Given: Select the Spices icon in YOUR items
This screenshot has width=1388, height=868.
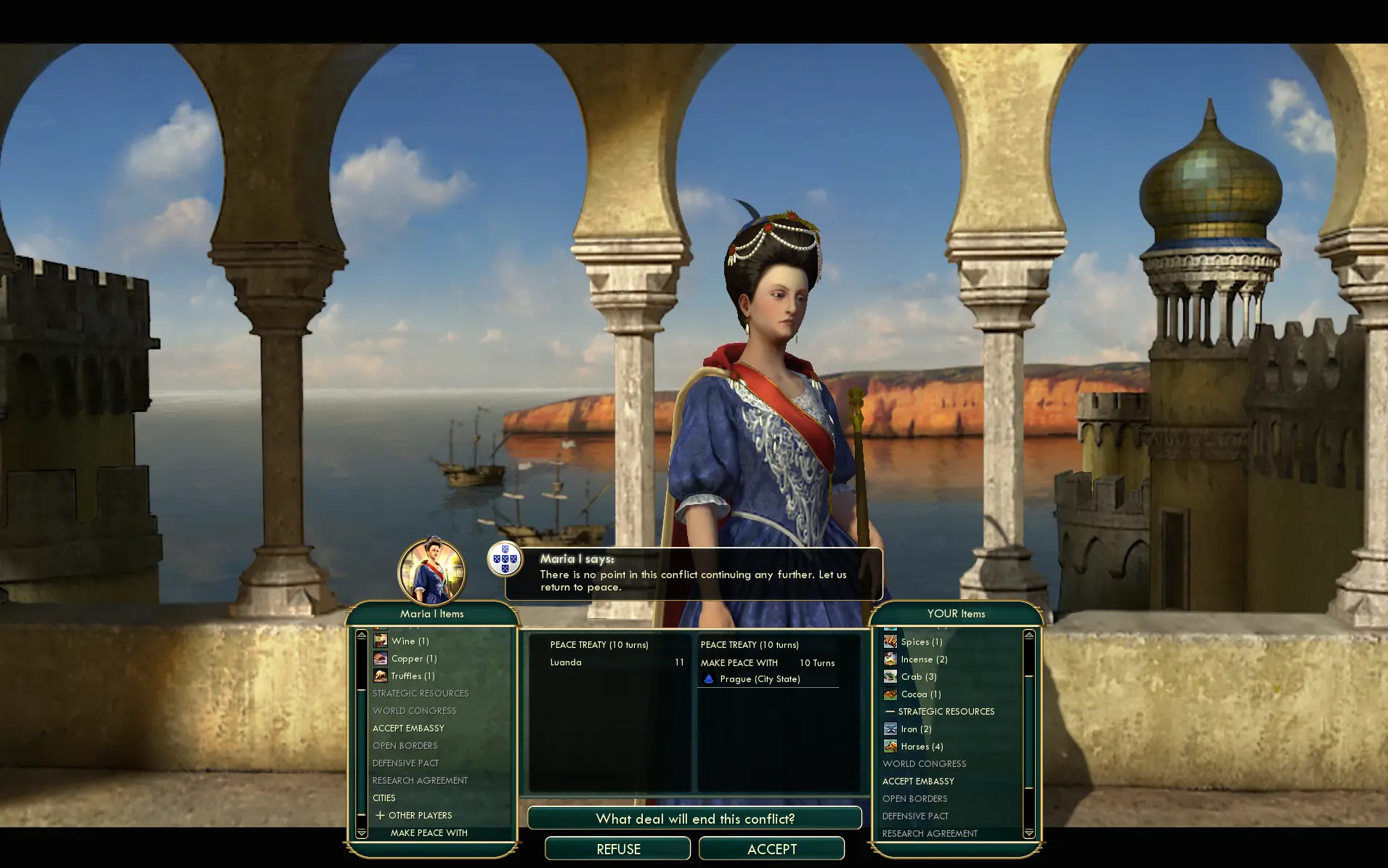Looking at the screenshot, I should coord(890,641).
